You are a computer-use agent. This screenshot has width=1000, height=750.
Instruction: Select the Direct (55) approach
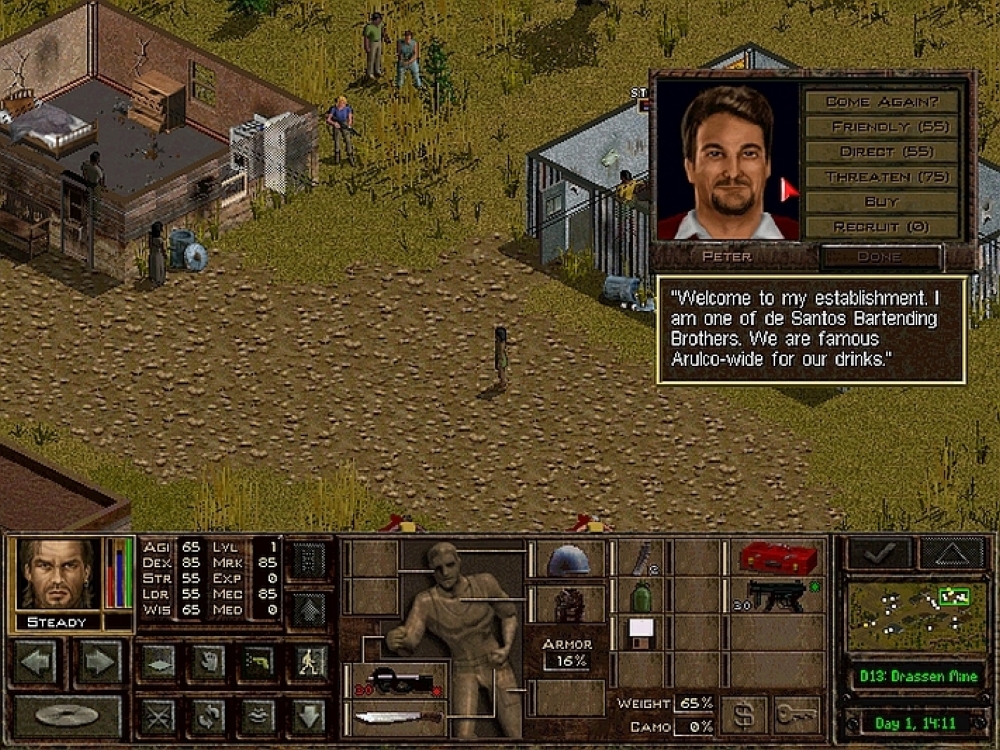point(881,152)
